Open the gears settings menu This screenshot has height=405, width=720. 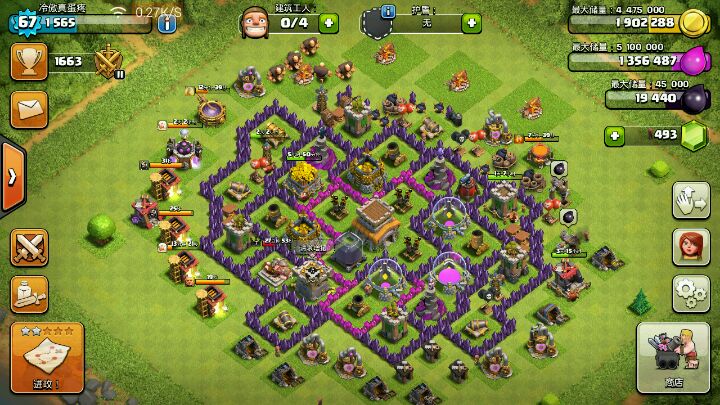click(689, 291)
